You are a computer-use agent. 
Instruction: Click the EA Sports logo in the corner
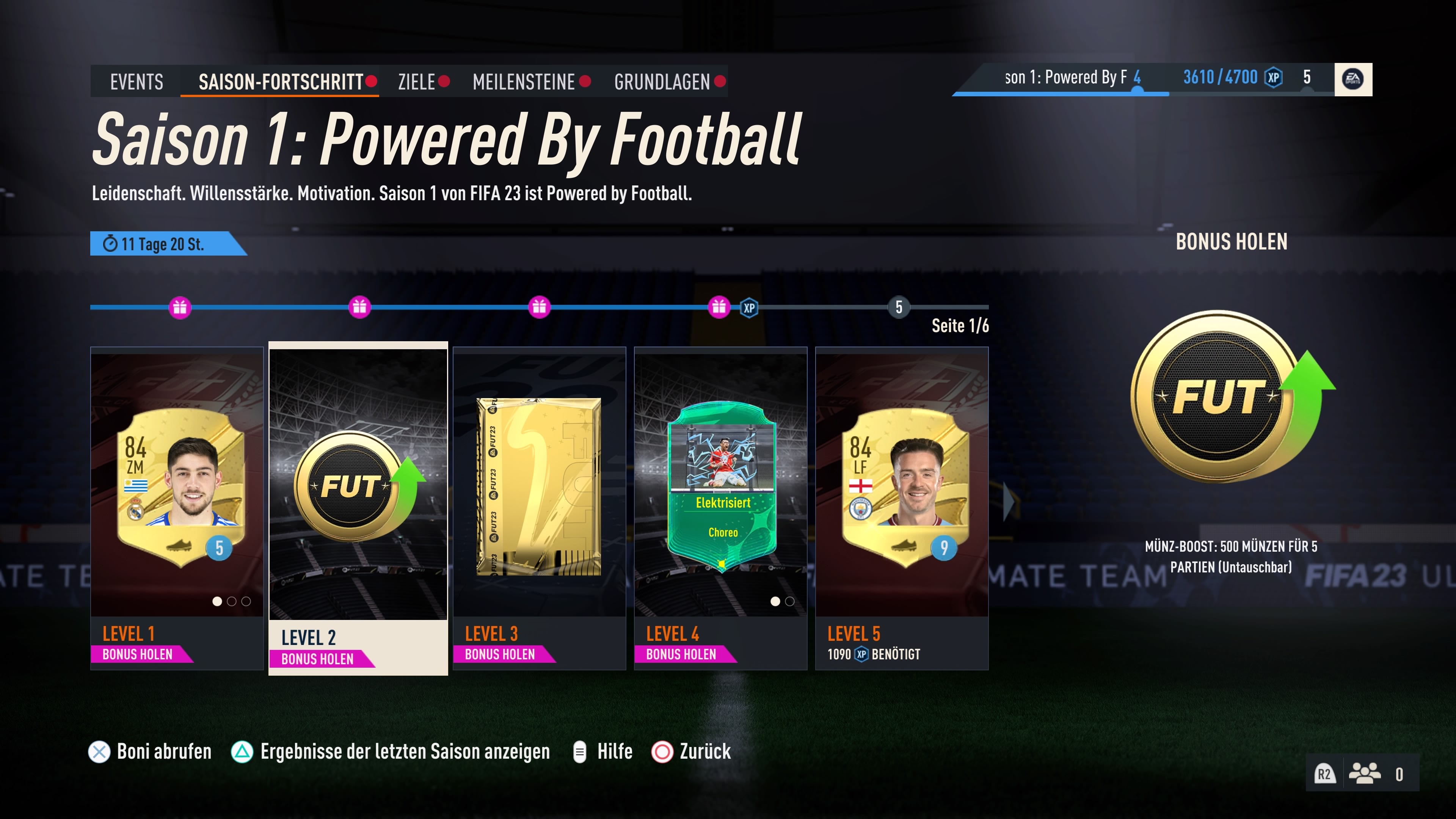point(1353,79)
